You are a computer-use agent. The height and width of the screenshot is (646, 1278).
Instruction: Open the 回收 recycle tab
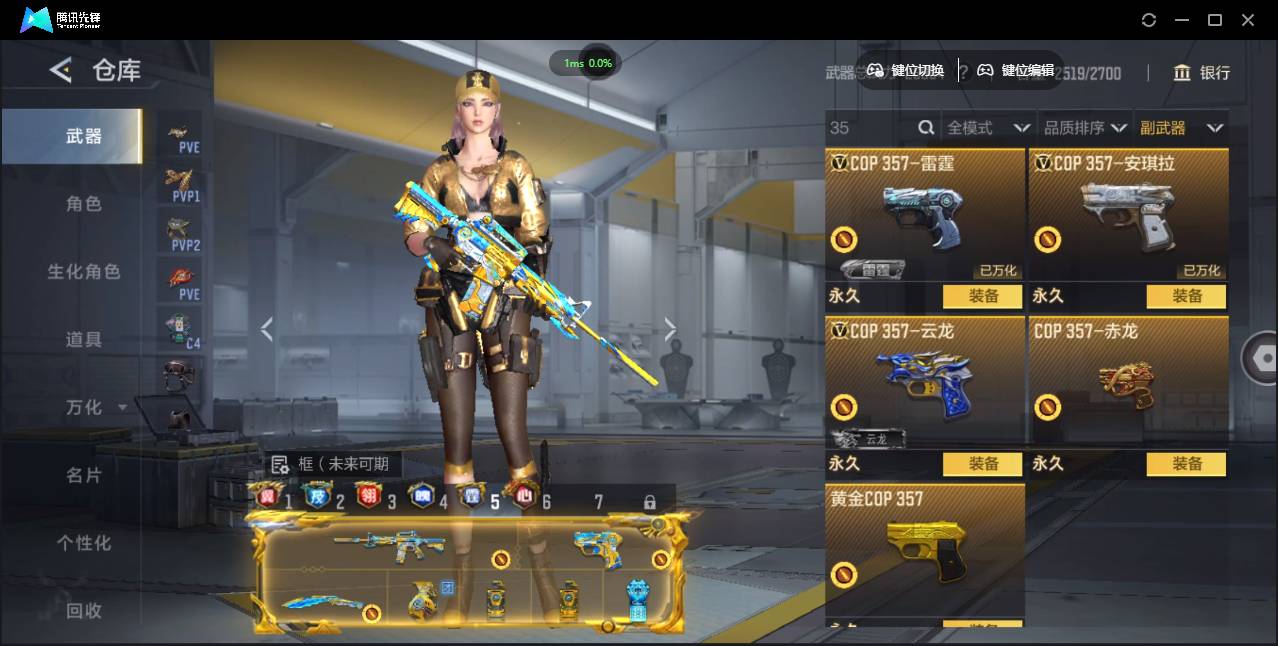[x=84, y=610]
